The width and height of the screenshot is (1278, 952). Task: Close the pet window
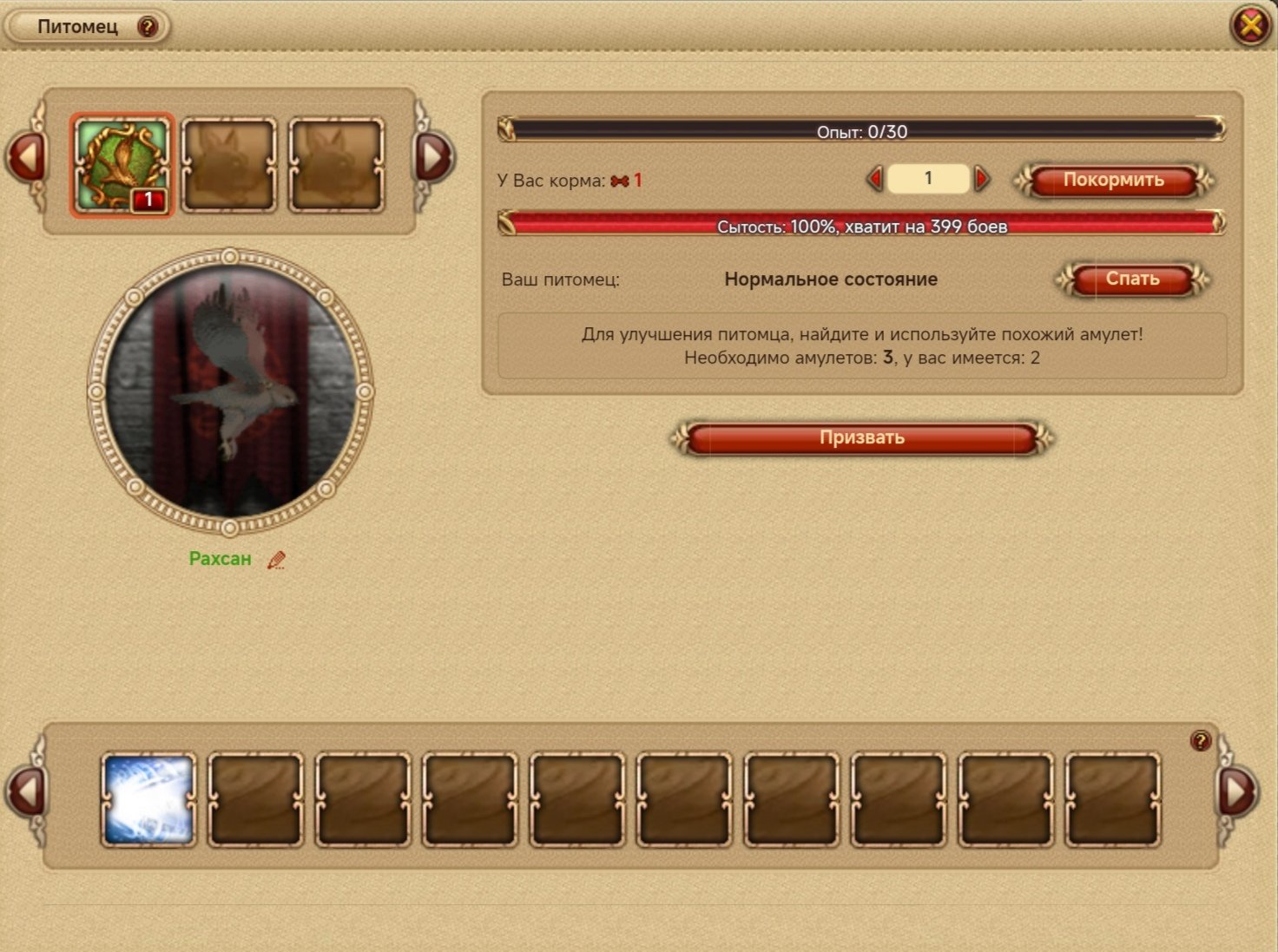pos(1250,26)
